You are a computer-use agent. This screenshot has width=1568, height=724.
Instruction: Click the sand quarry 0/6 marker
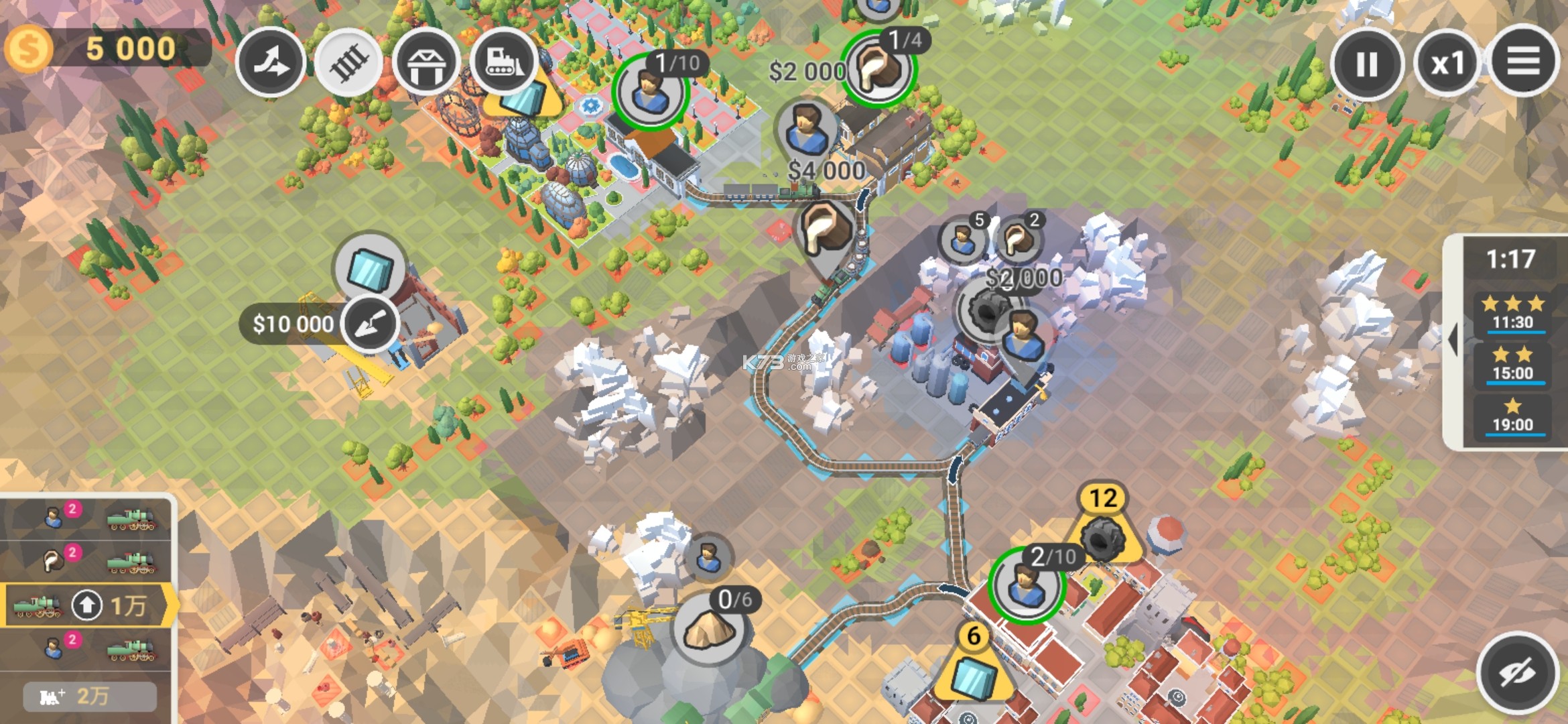[x=709, y=629]
